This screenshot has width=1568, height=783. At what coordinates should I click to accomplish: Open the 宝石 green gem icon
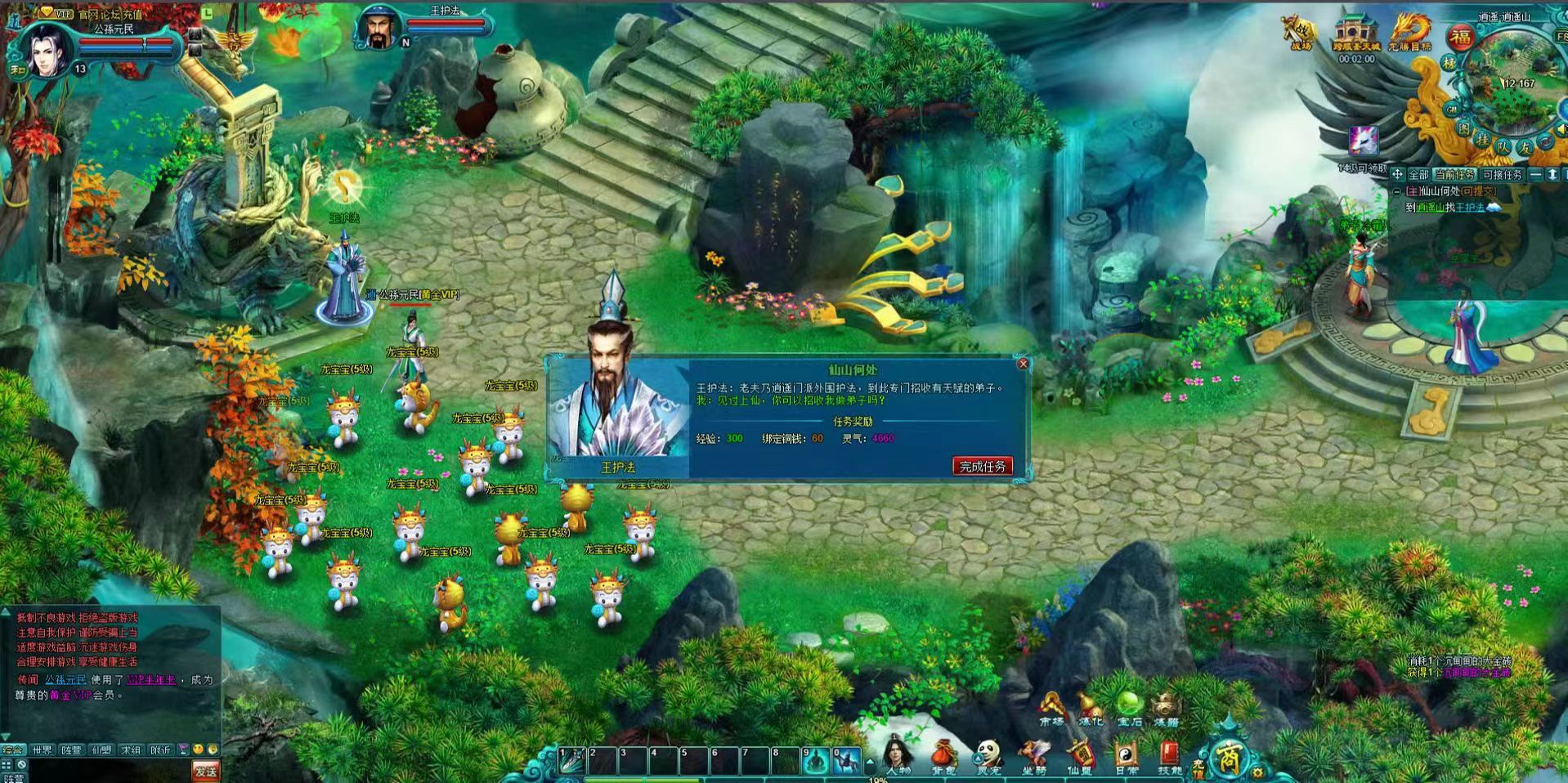[1129, 708]
